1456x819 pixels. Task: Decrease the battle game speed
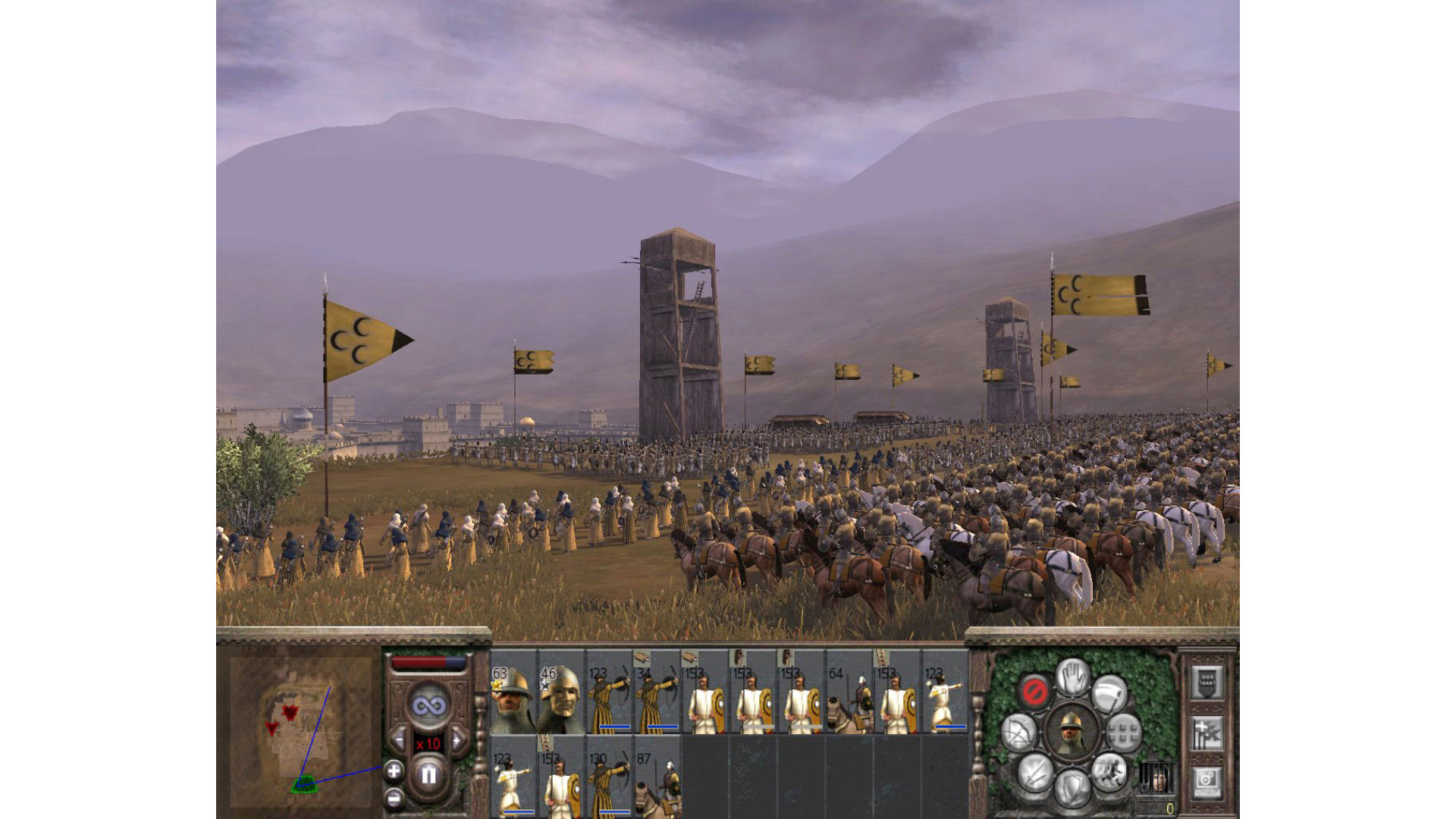[x=399, y=738]
